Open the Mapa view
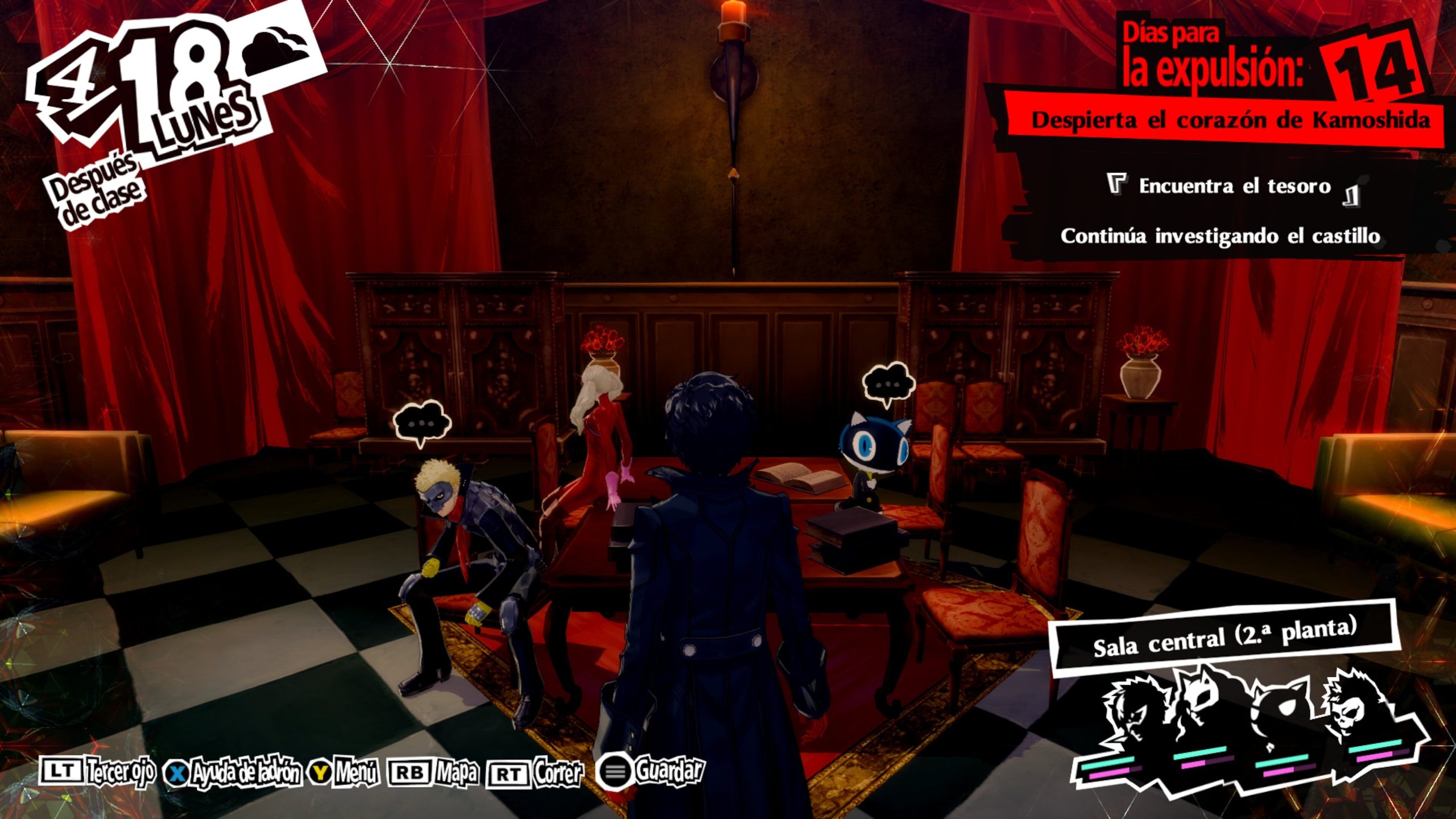The image size is (1456, 819). pyautogui.click(x=432, y=772)
